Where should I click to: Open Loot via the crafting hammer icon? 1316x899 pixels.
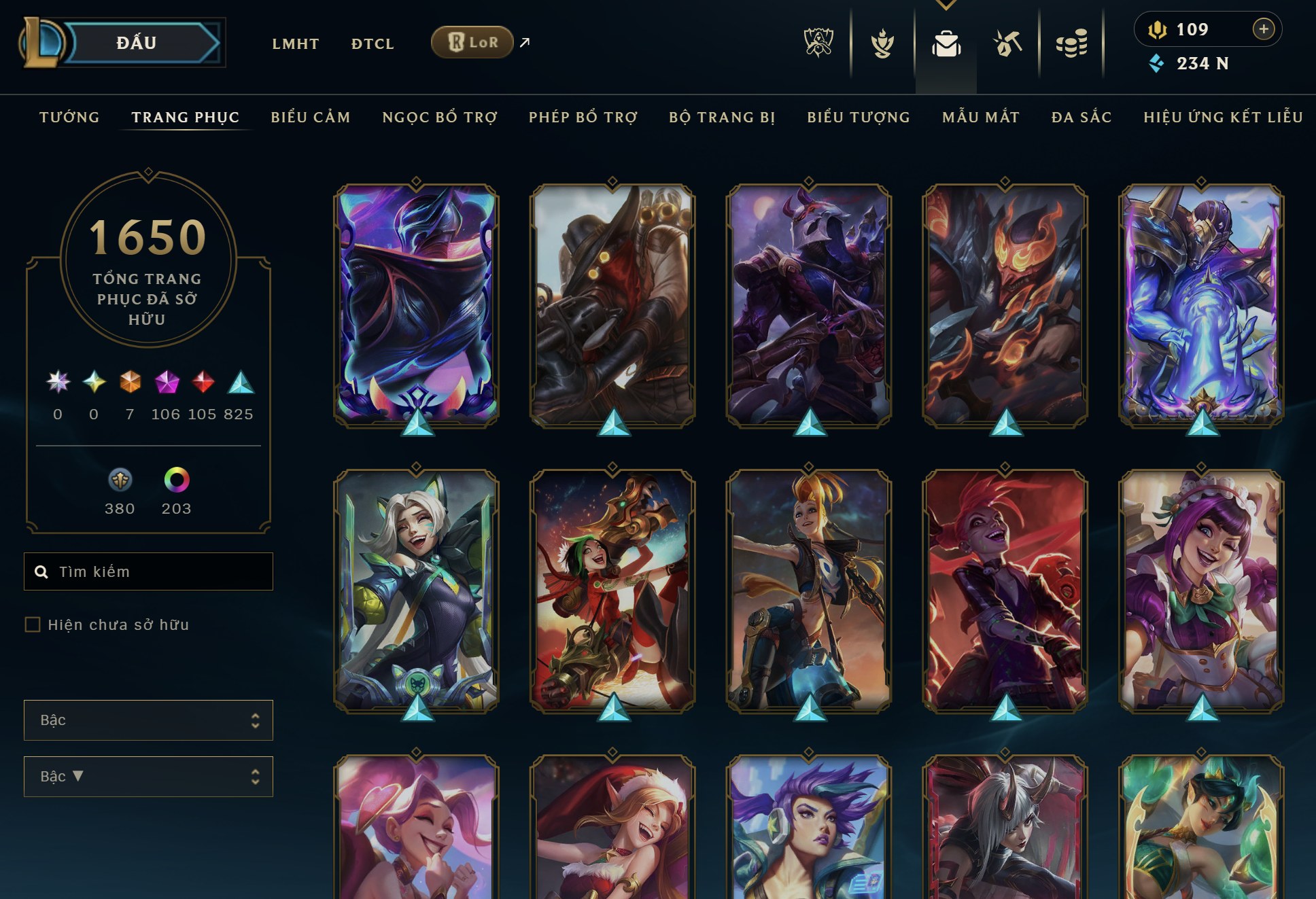point(1007,42)
